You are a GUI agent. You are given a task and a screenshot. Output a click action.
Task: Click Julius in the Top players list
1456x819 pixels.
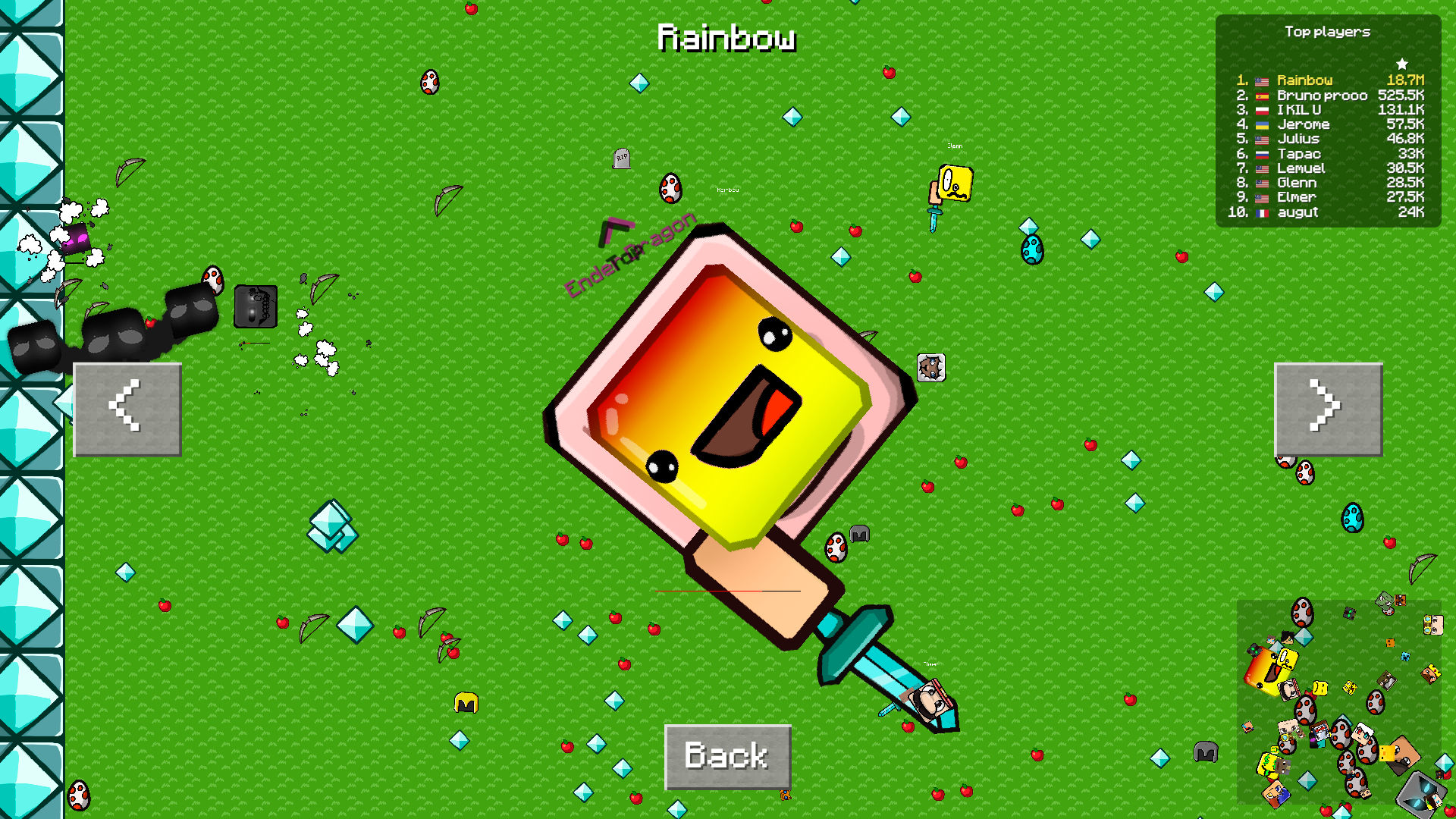[x=1298, y=139]
